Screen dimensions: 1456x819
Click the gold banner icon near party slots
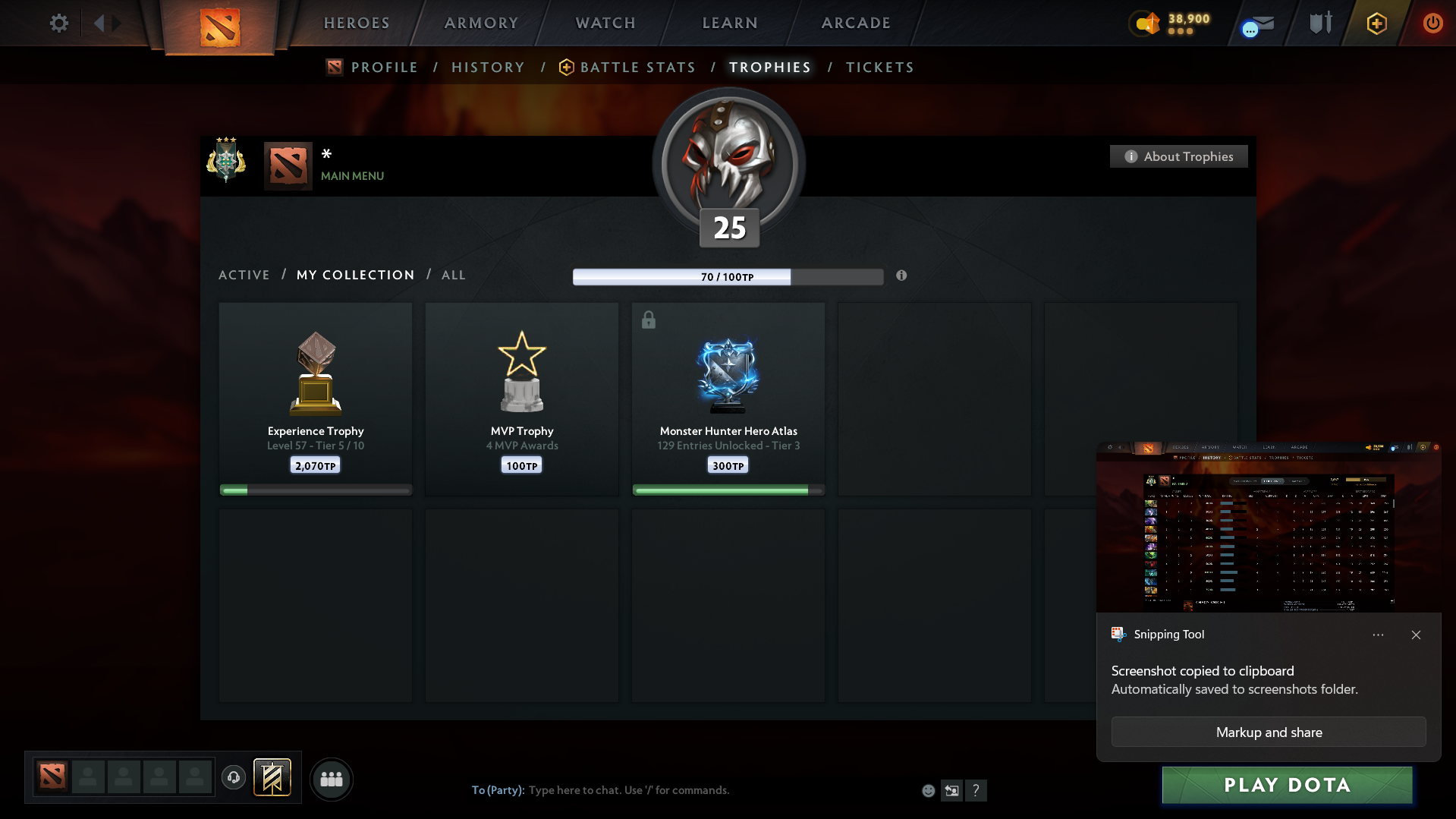pyautogui.click(x=272, y=777)
